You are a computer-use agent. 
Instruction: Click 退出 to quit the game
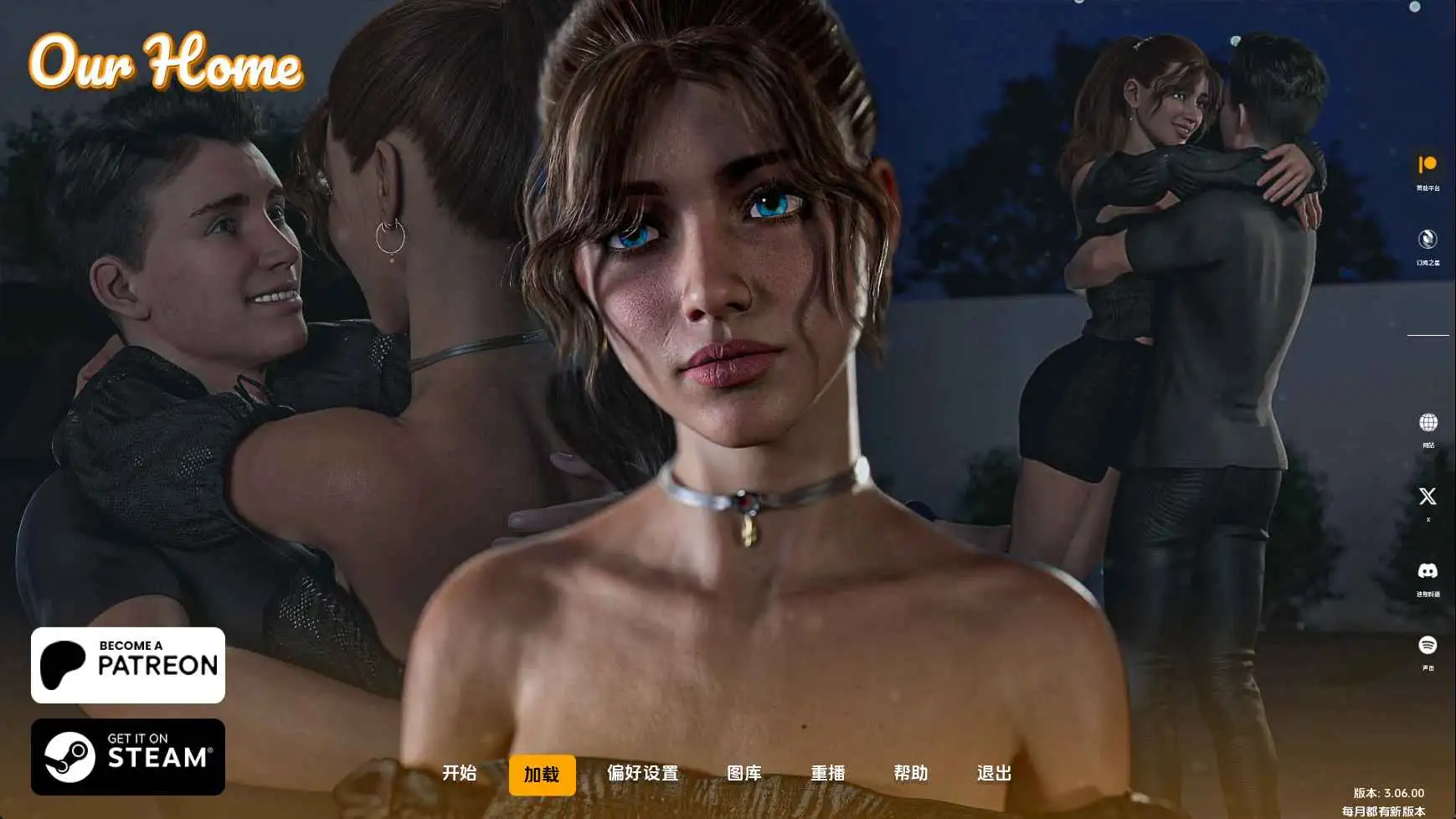point(994,775)
